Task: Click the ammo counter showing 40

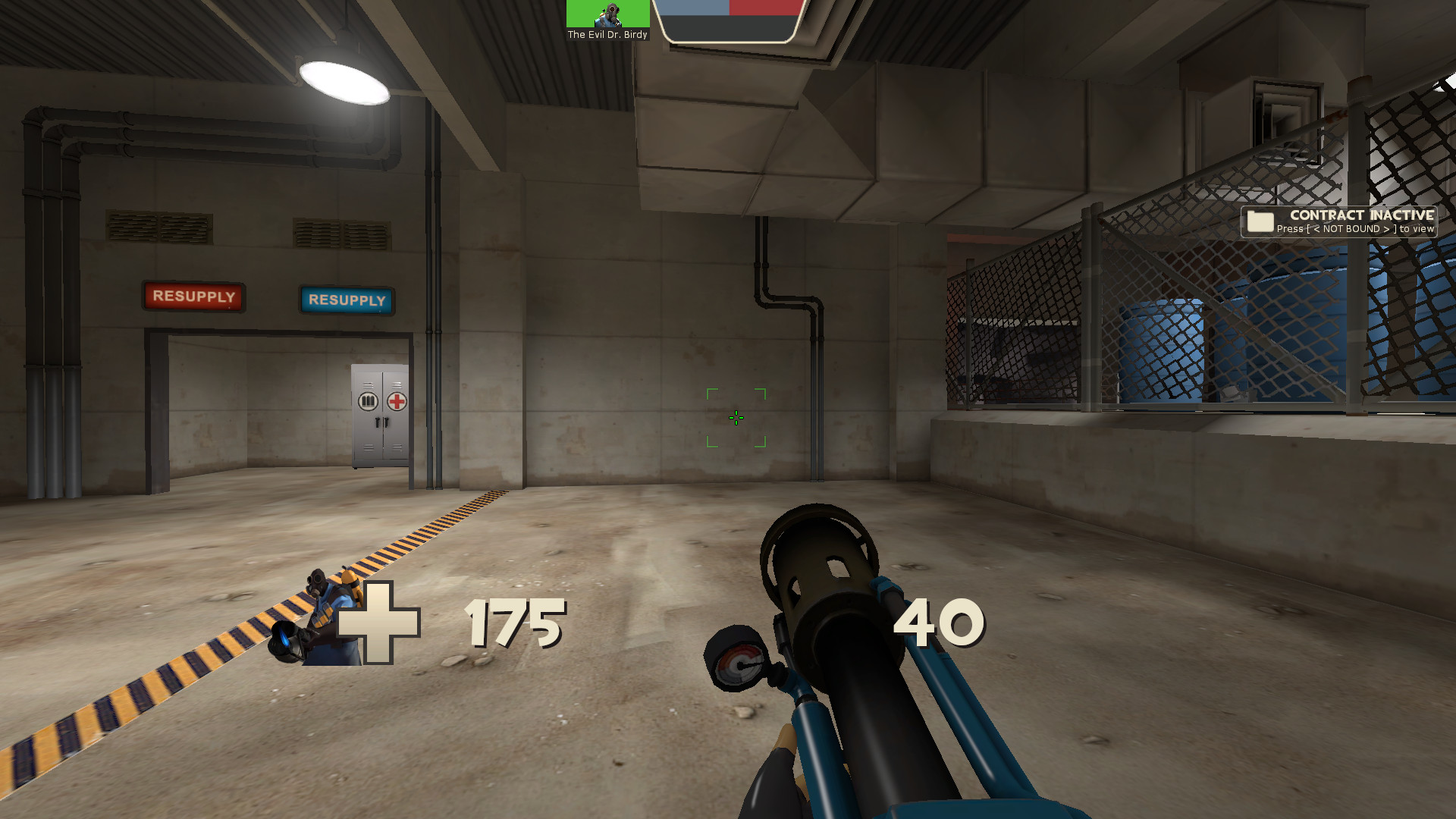Action: [x=939, y=624]
